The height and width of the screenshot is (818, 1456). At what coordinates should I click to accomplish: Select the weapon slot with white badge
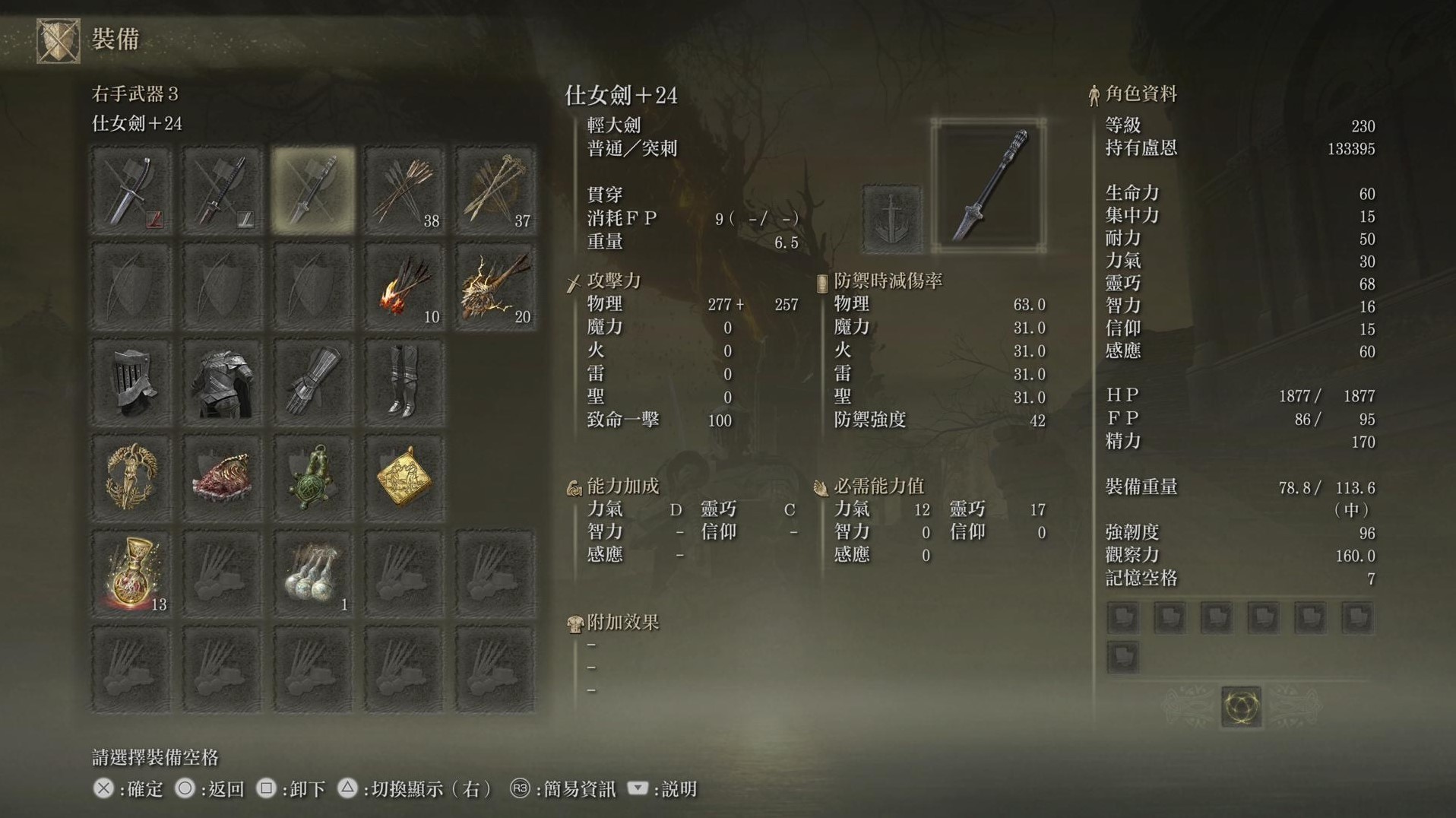point(222,190)
